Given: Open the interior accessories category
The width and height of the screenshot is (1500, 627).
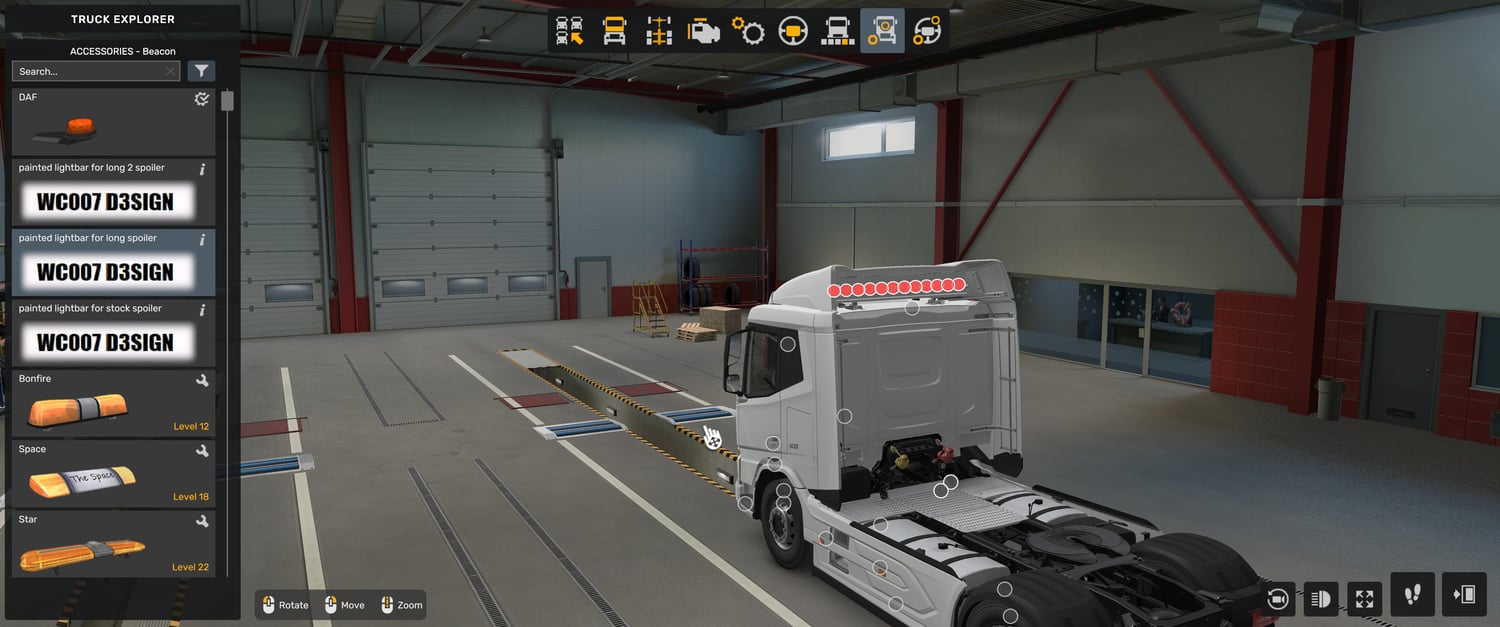Looking at the screenshot, I should [926, 31].
